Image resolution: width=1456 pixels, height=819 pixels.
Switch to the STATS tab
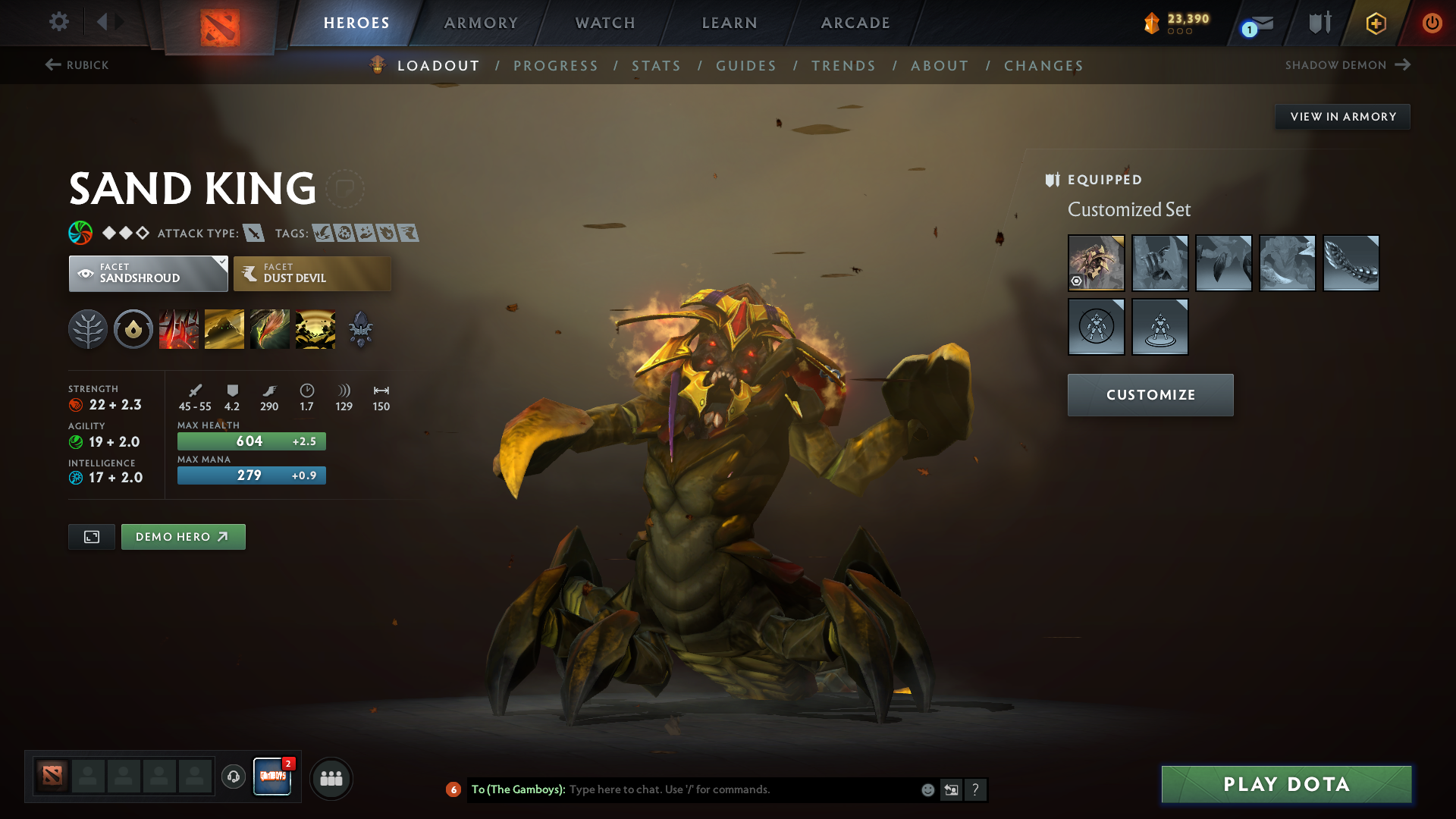(x=656, y=66)
